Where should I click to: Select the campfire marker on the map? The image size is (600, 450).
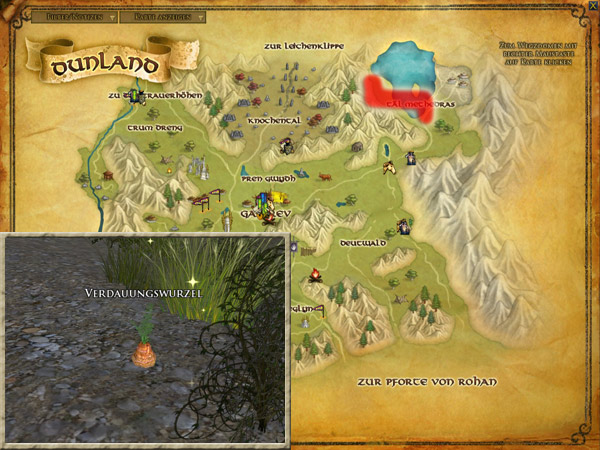315,274
